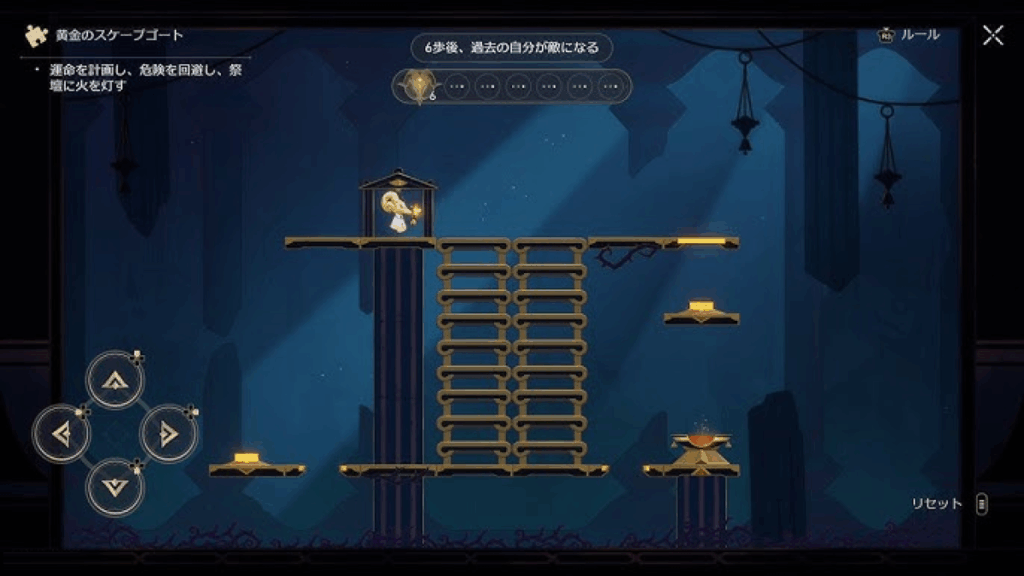The width and height of the screenshot is (1024, 576).
Task: Open the ルール rules panel
Action: 909,35
